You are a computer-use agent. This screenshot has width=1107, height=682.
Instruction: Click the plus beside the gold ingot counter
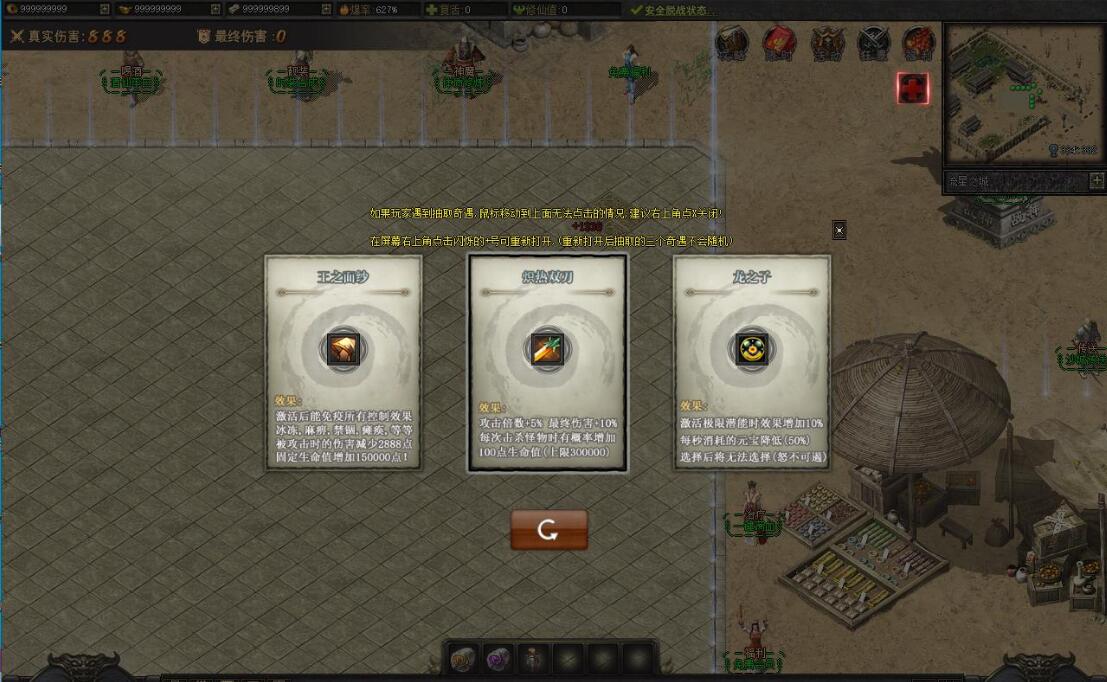coord(215,9)
